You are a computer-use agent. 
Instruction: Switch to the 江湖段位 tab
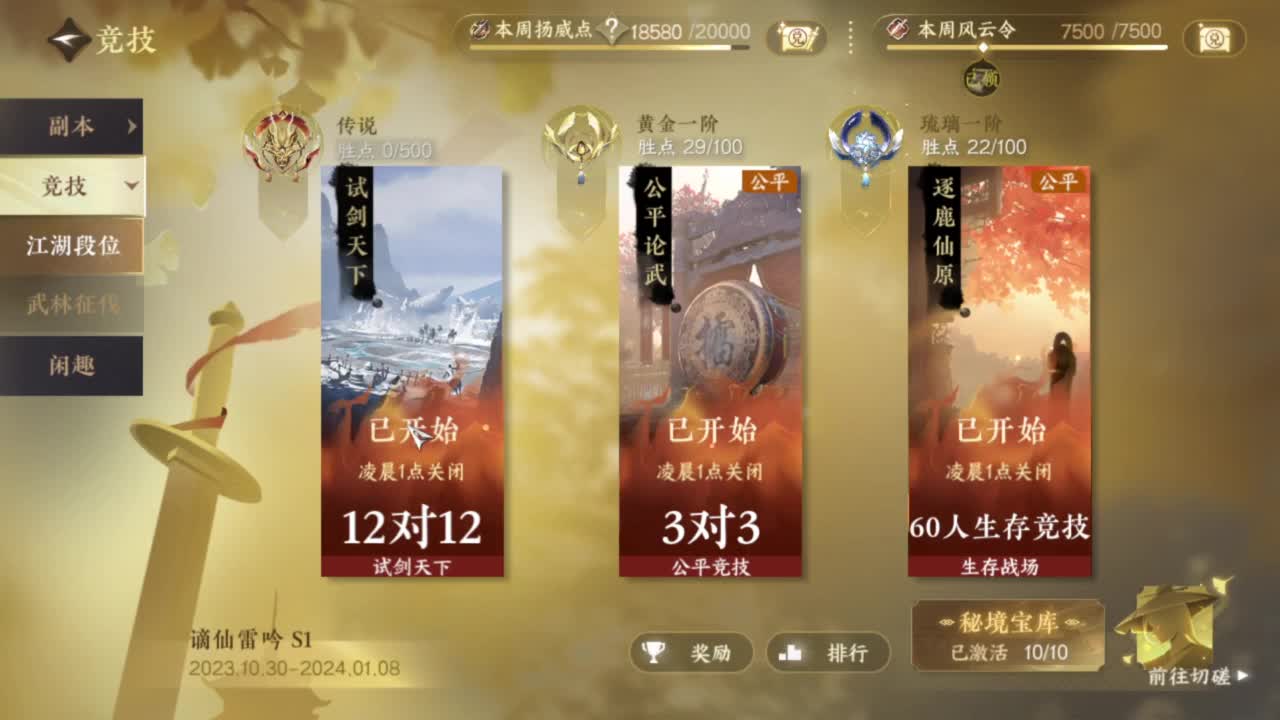72,244
